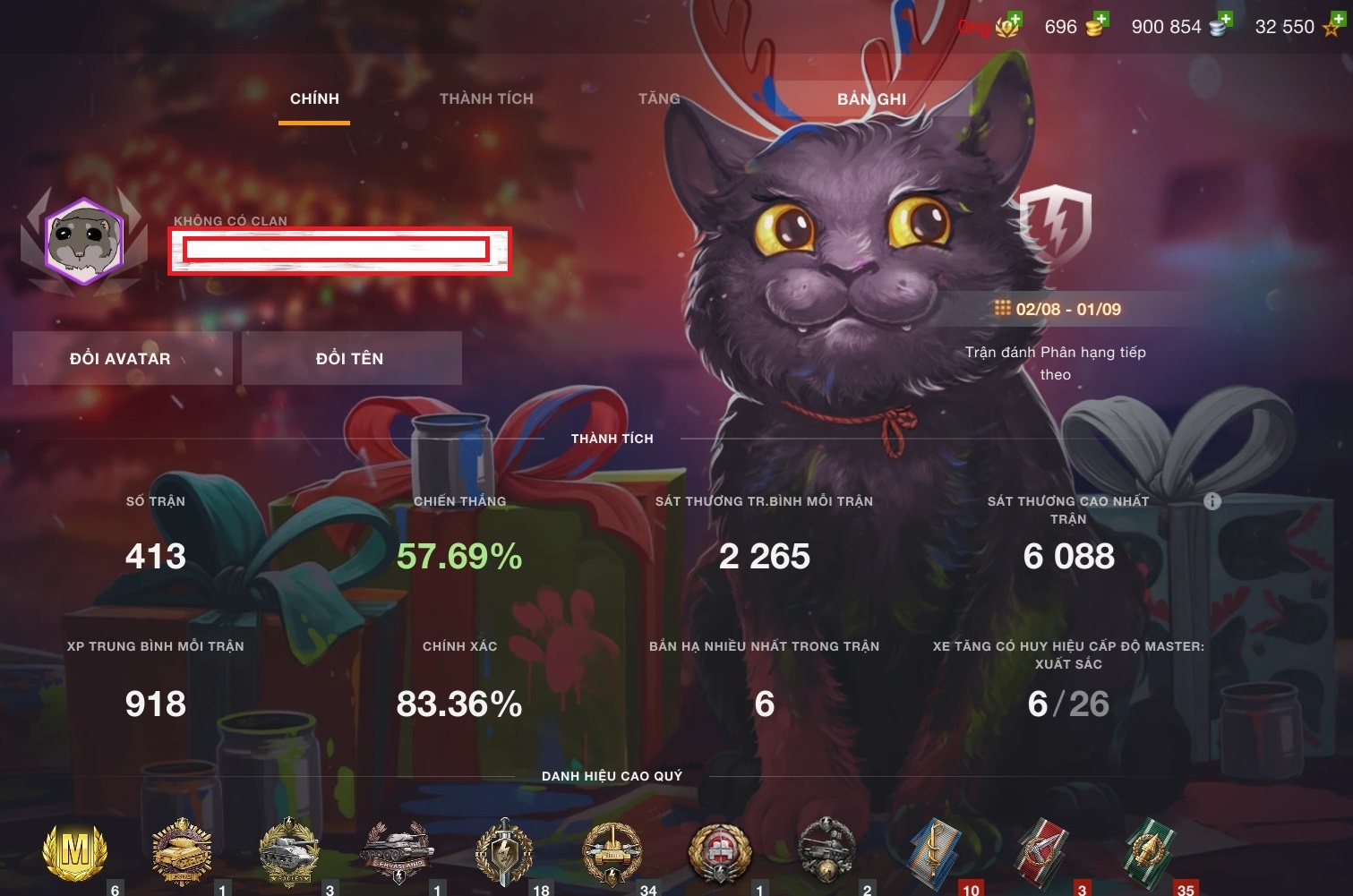The width and height of the screenshot is (1353, 896).
Task: View the Radley-Walters medal
Action: coord(287,850)
